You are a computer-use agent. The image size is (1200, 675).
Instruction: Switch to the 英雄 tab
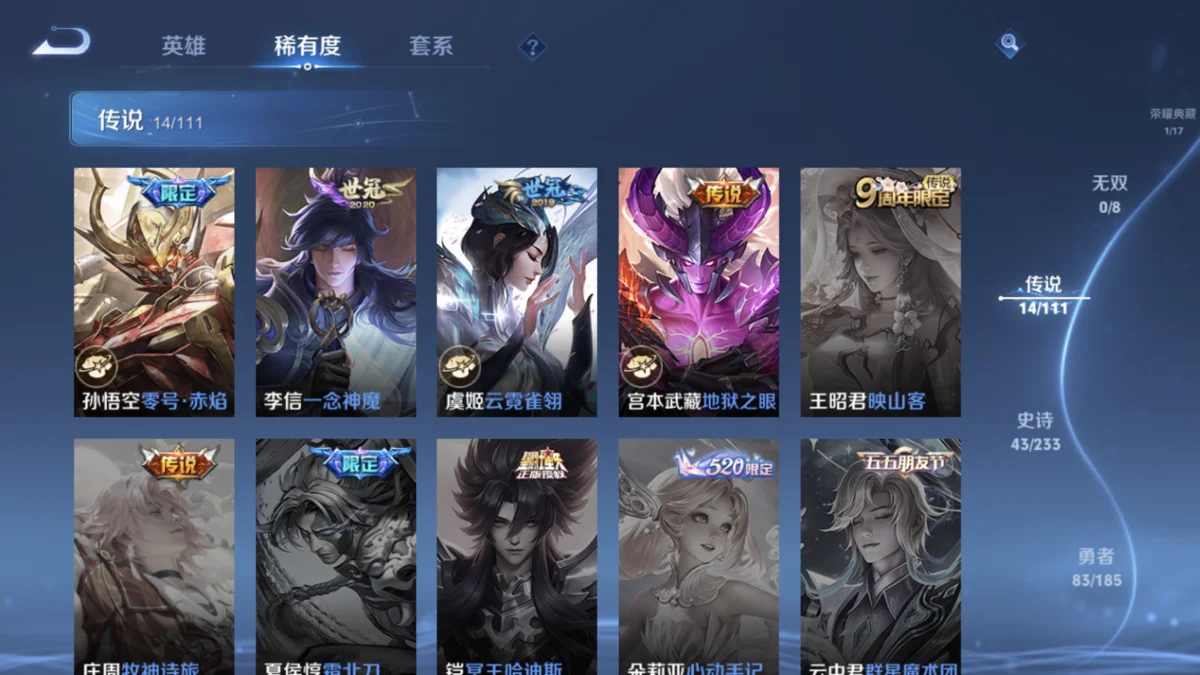tap(184, 46)
